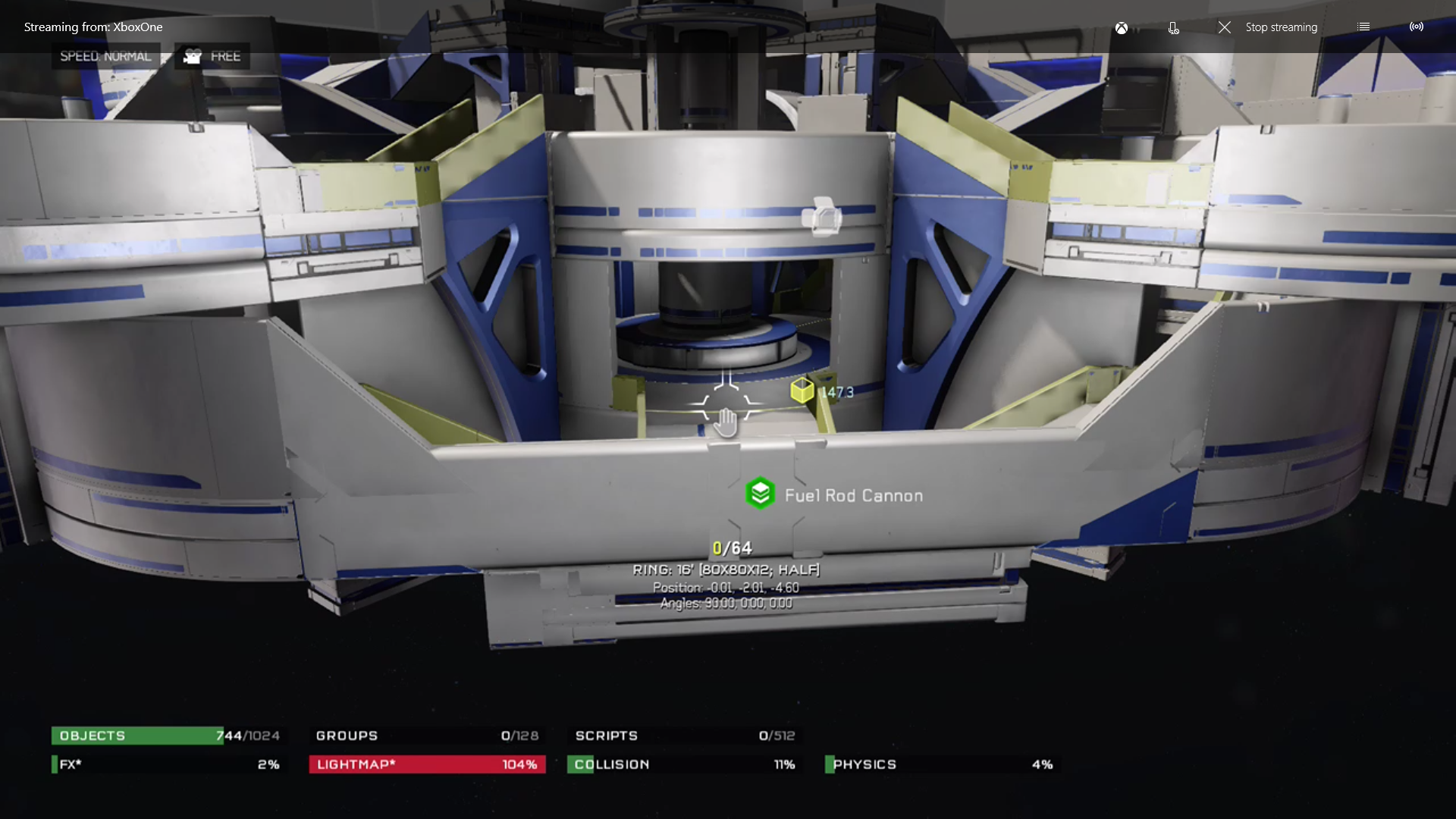
Task: Select the green Fuel Rod Cannon marker
Action: point(759,494)
